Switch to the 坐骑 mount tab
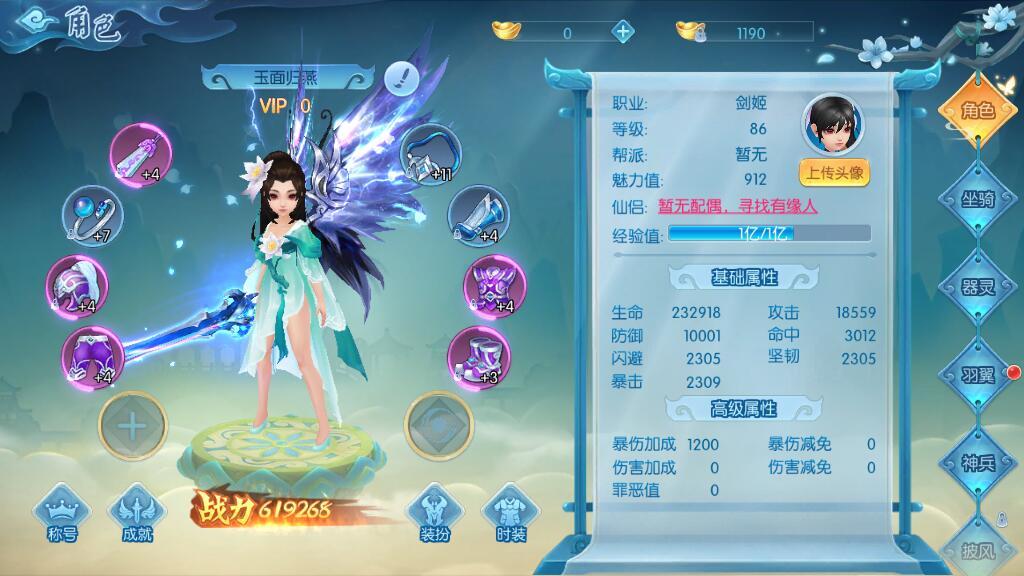The image size is (1024, 576). 978,198
